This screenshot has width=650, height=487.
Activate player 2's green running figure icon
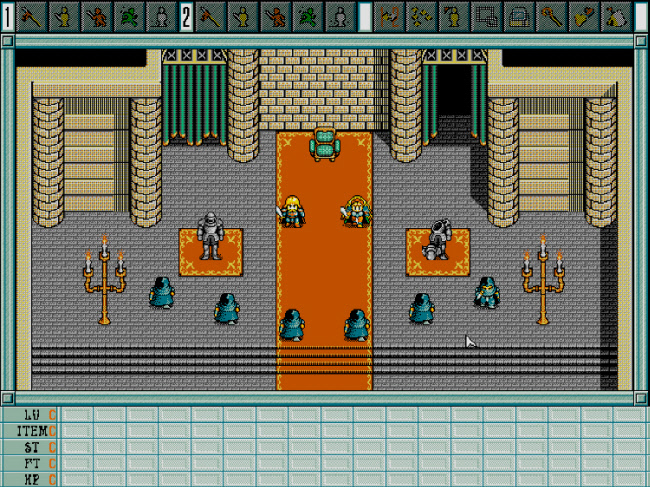coord(309,16)
